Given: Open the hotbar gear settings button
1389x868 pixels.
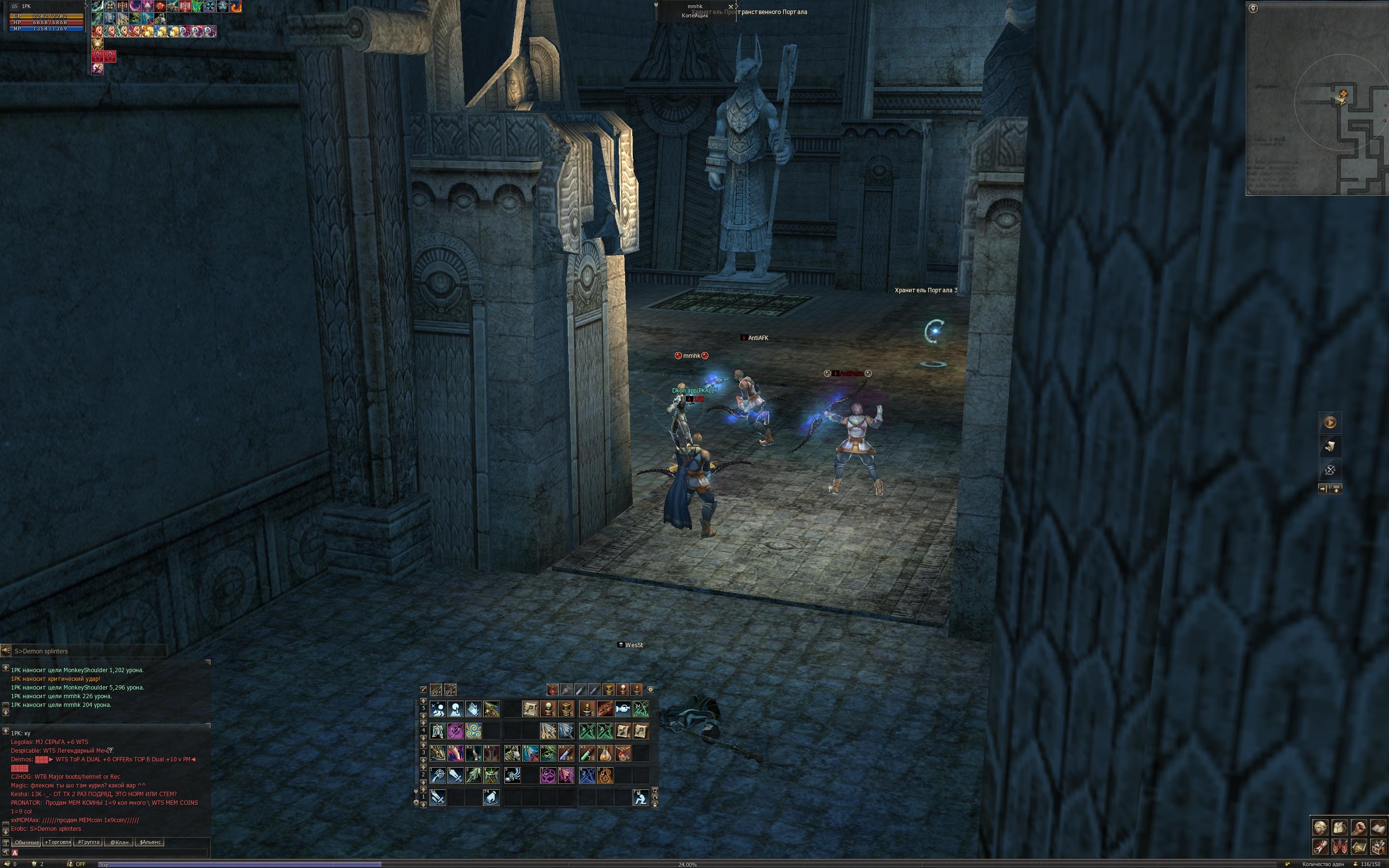Looking at the screenshot, I should 650,689.
